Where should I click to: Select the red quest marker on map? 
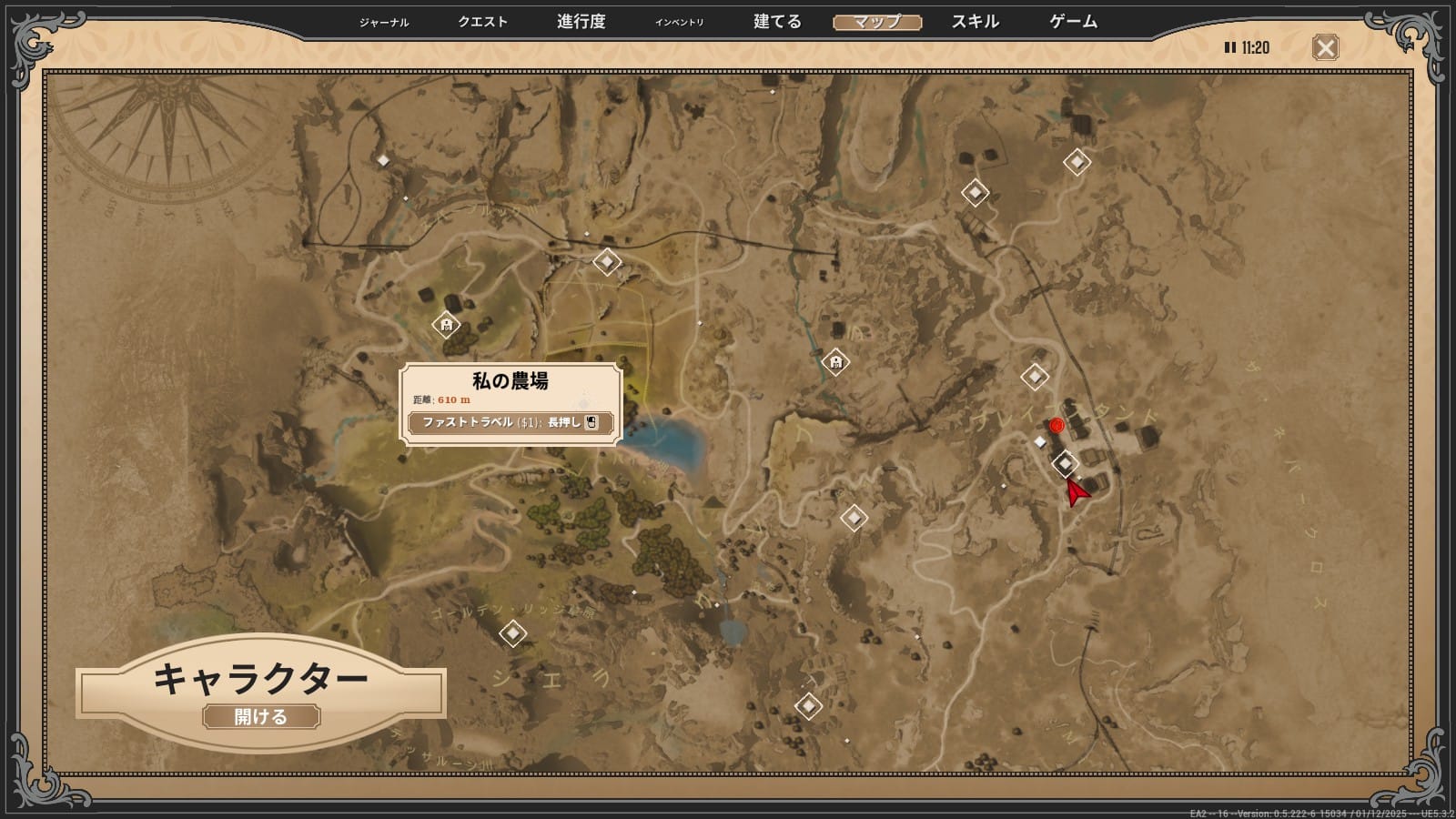pos(1057,425)
